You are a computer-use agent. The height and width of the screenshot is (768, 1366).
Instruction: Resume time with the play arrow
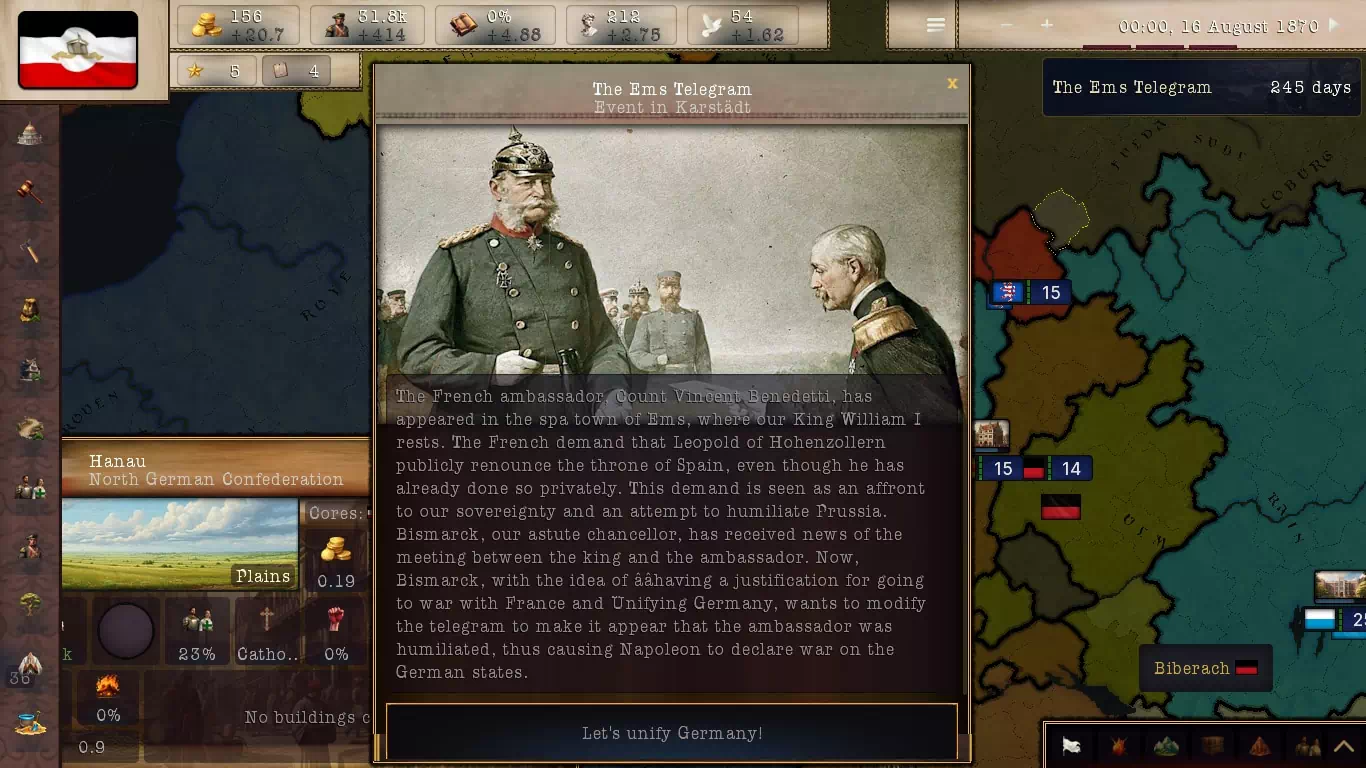(x=1333, y=25)
